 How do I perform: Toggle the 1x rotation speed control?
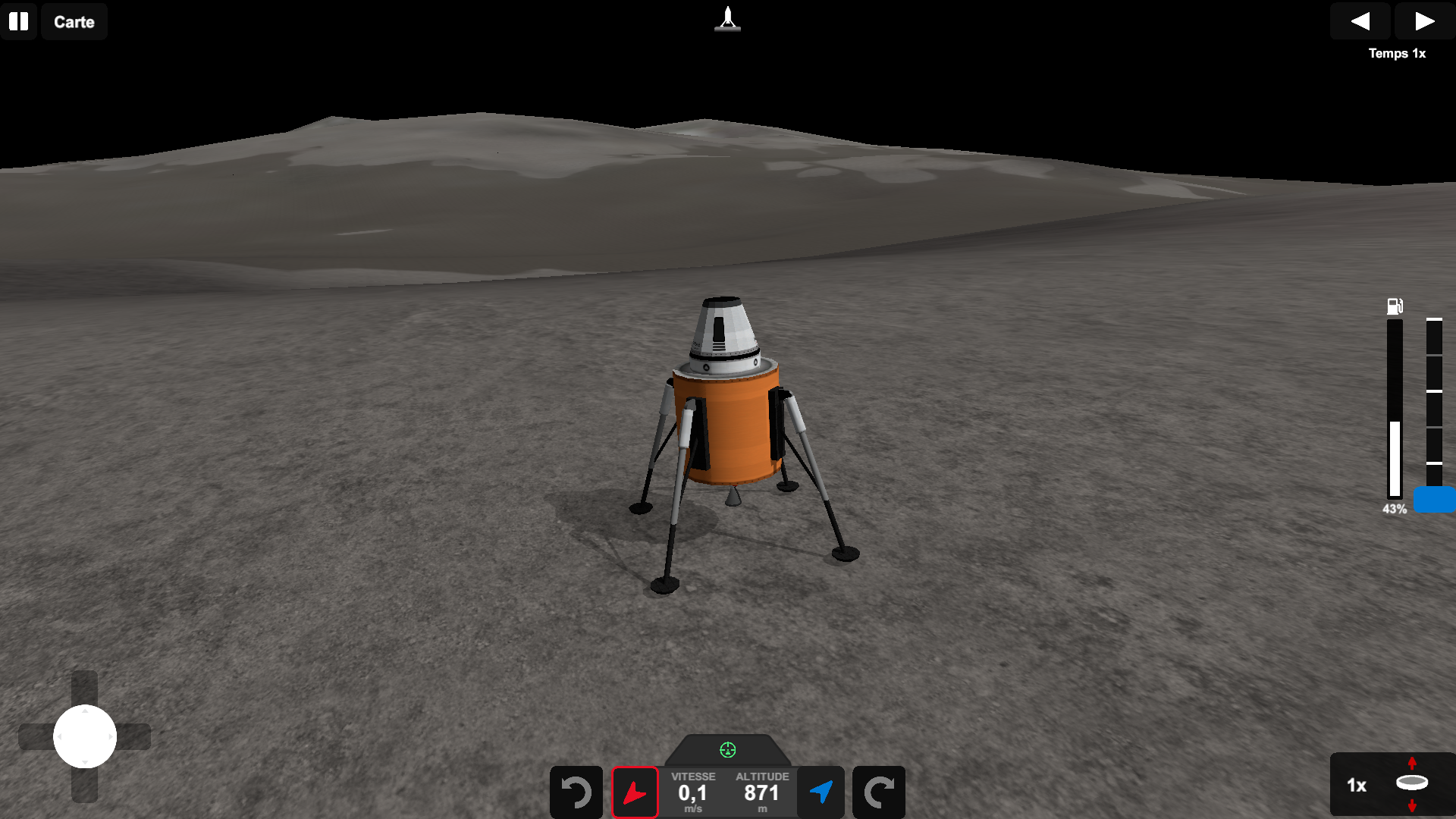coord(1358,786)
